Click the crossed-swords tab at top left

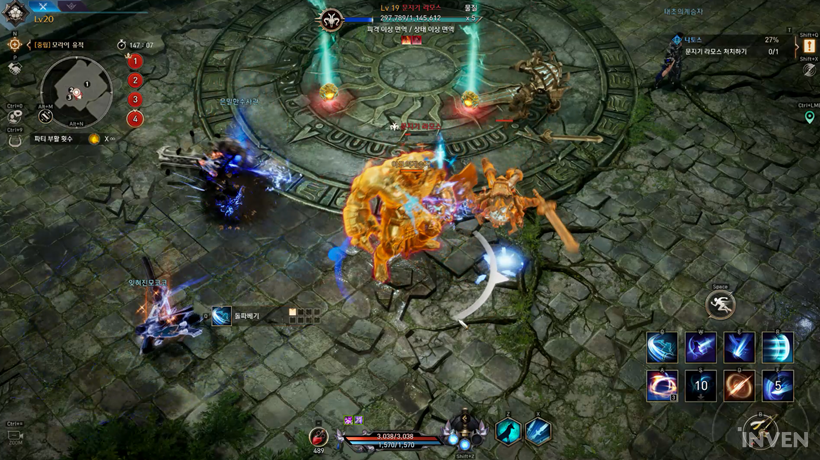[x=43, y=6]
